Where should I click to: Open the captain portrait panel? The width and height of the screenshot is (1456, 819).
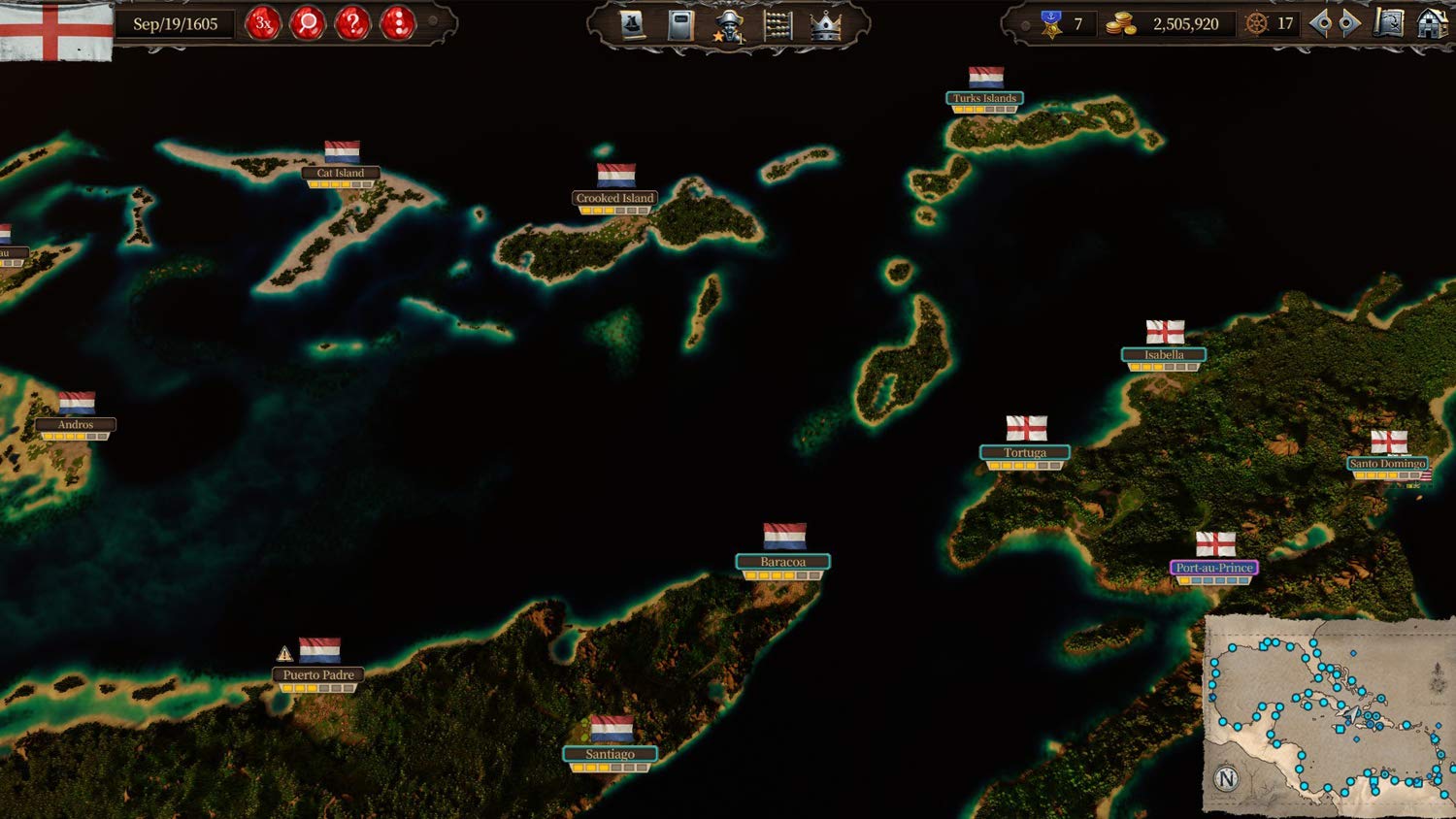point(729,26)
